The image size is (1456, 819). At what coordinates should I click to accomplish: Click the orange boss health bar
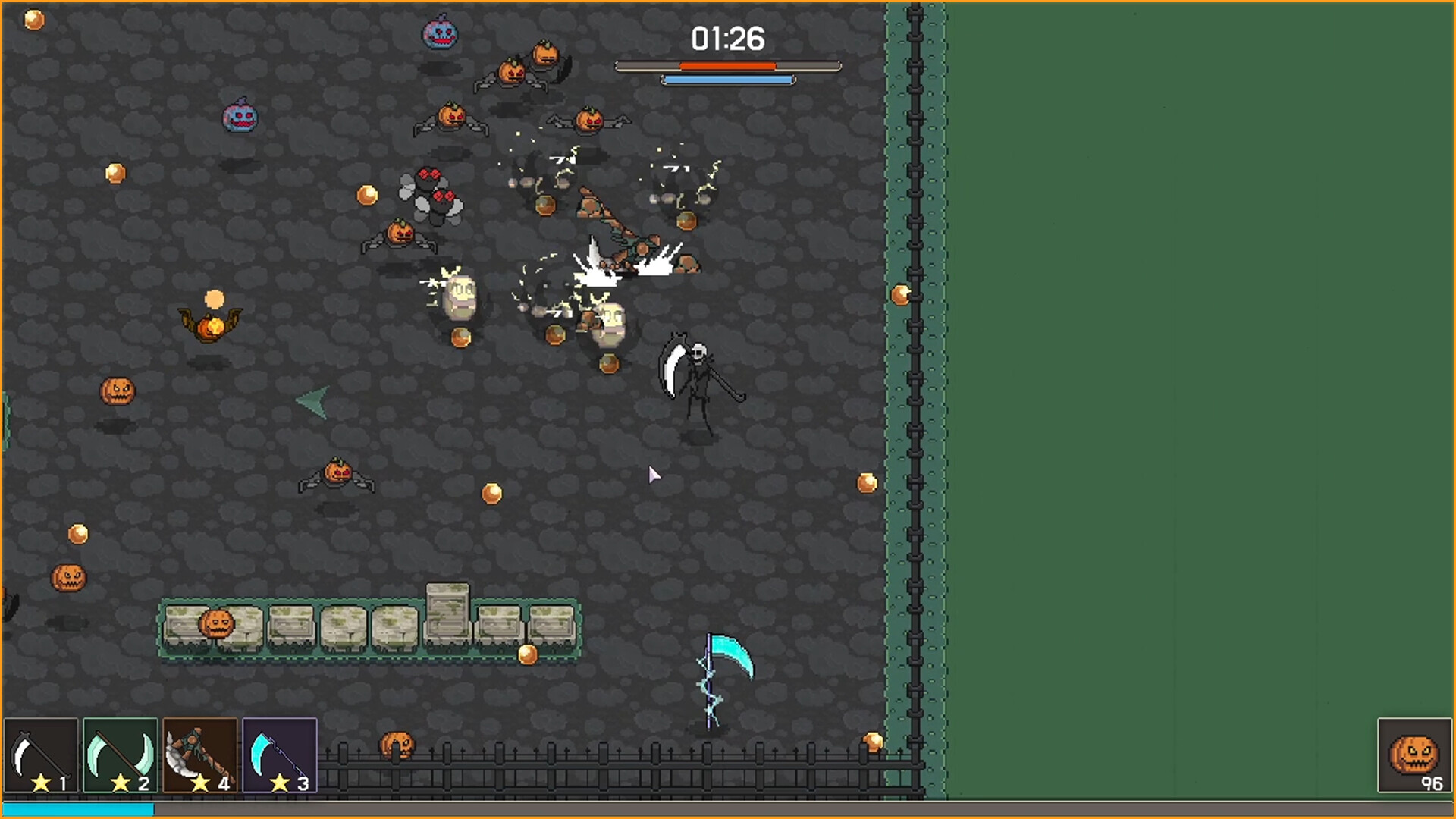tap(728, 65)
